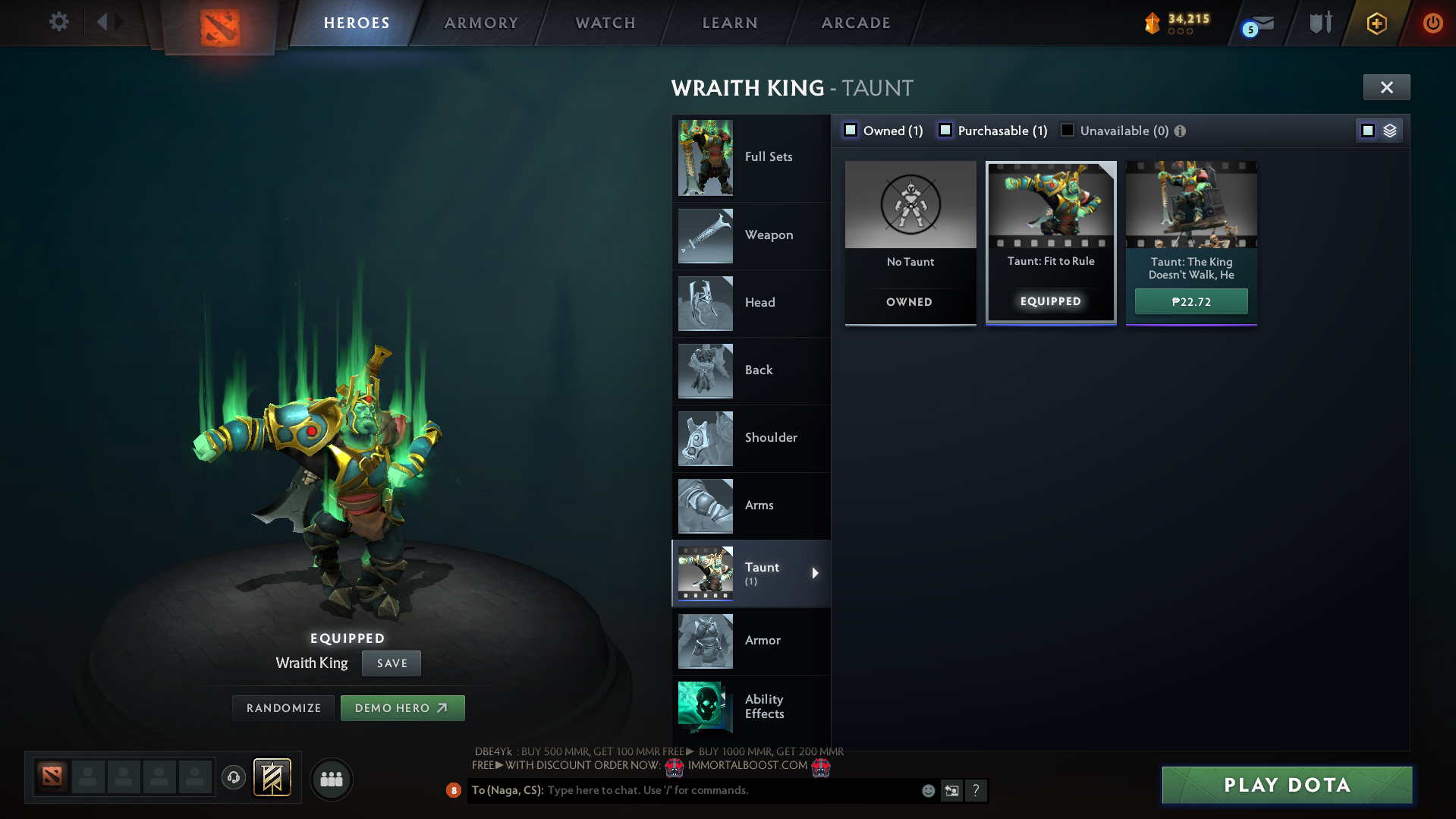Open the Arcade section
Image resolution: width=1456 pixels, height=819 pixels.
855,23
